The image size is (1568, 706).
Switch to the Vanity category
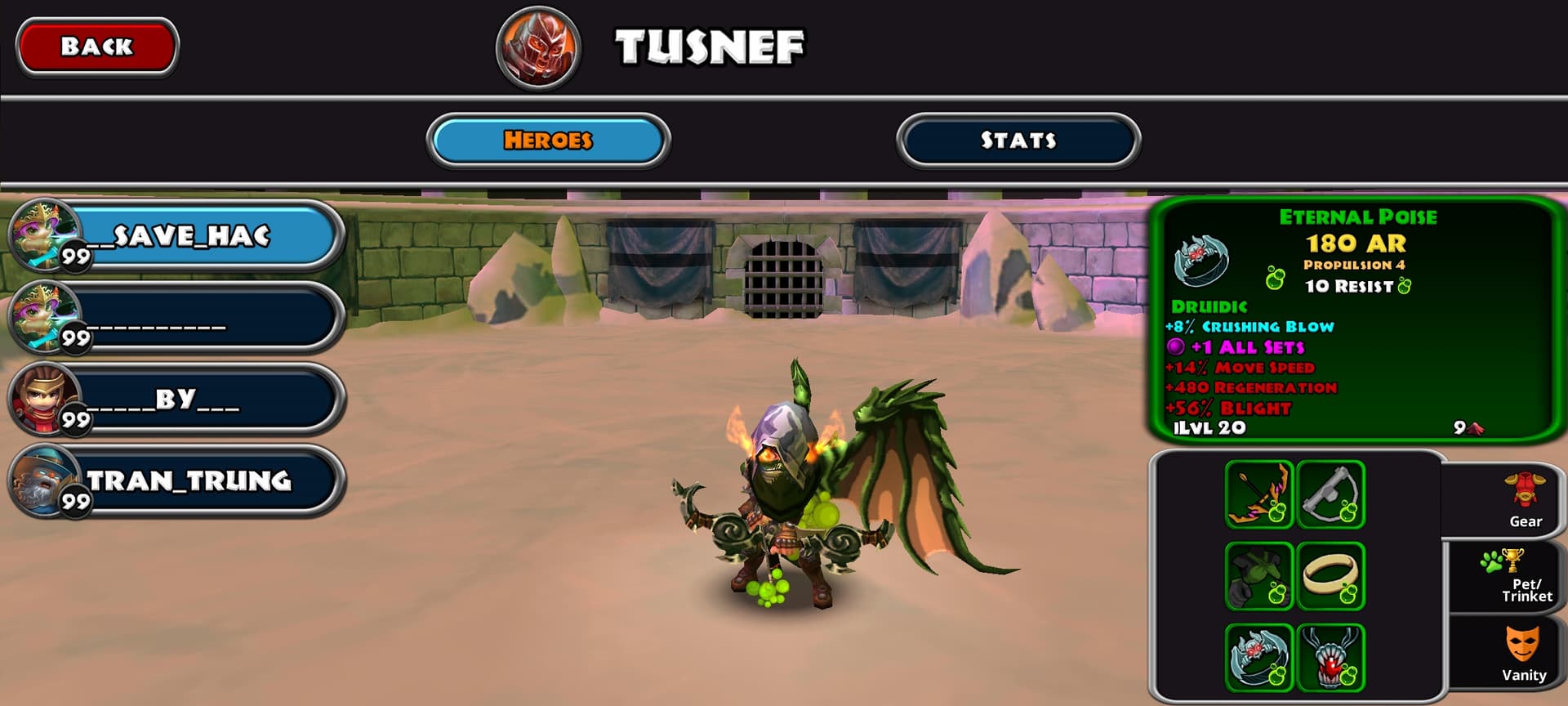coord(1524,654)
